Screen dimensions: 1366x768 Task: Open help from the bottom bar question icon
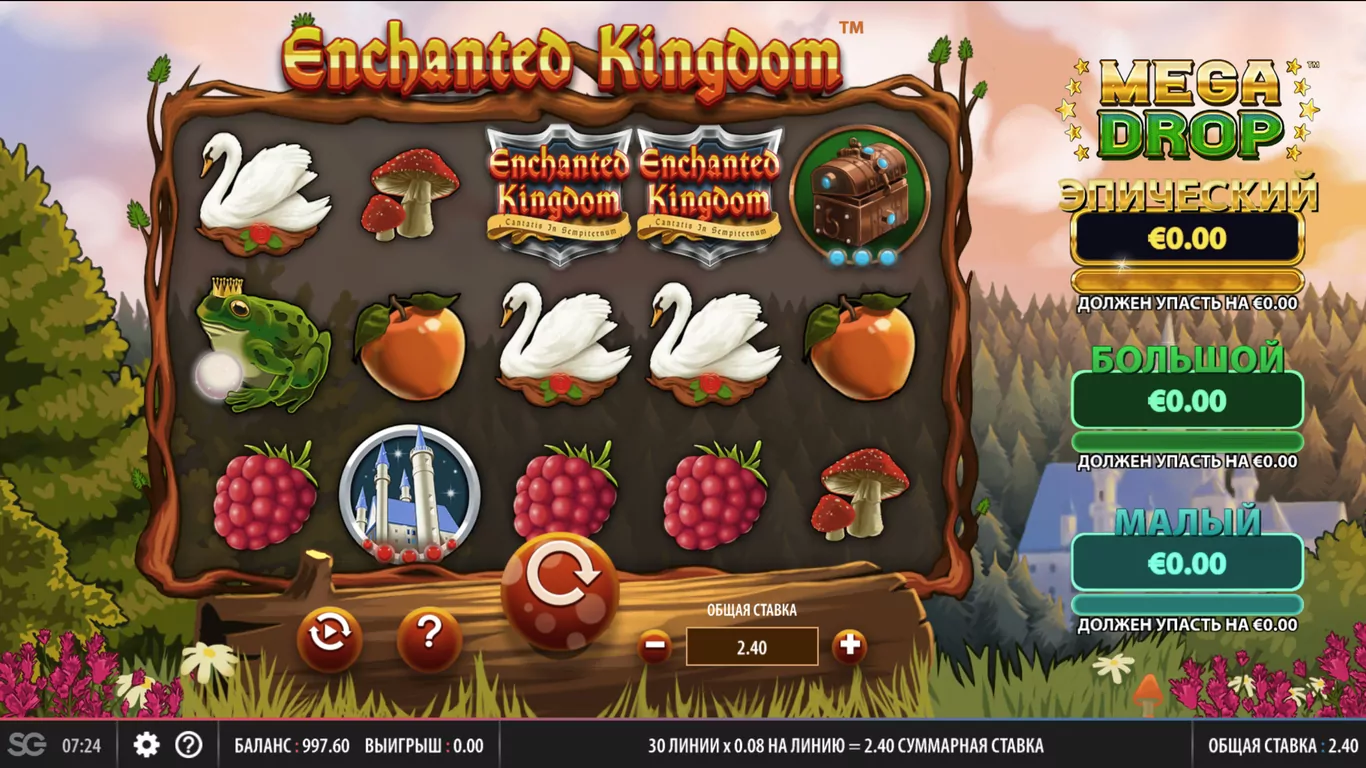pos(189,745)
